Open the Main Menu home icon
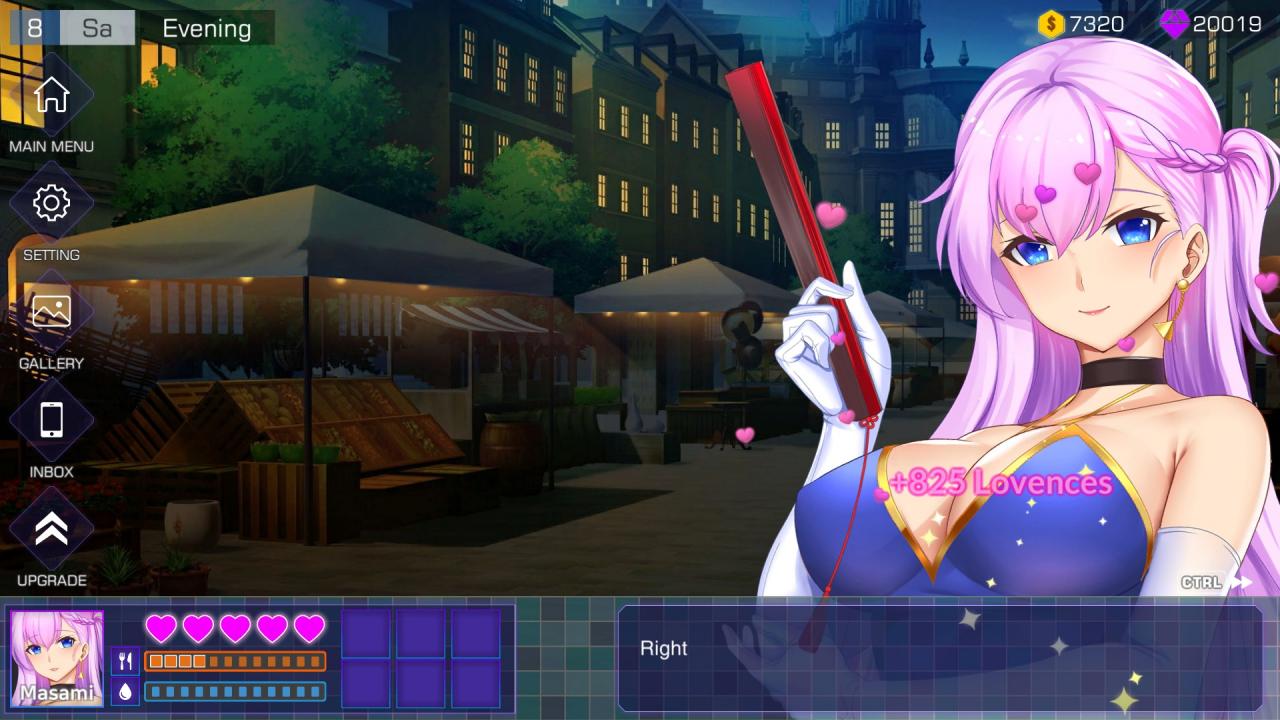This screenshot has width=1280, height=720. coord(51,96)
